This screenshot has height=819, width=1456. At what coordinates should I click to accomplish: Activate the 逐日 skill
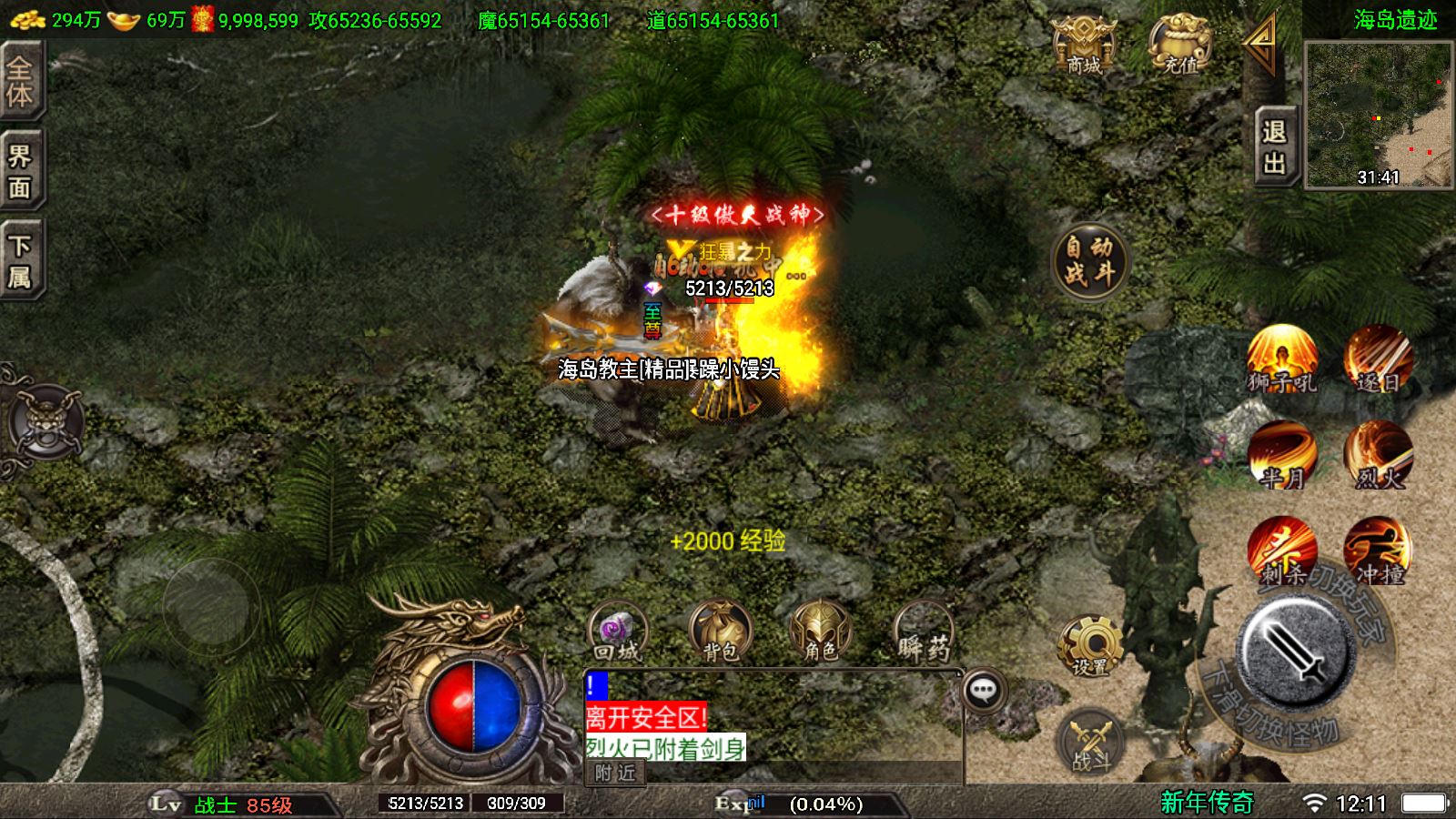[x=1378, y=359]
